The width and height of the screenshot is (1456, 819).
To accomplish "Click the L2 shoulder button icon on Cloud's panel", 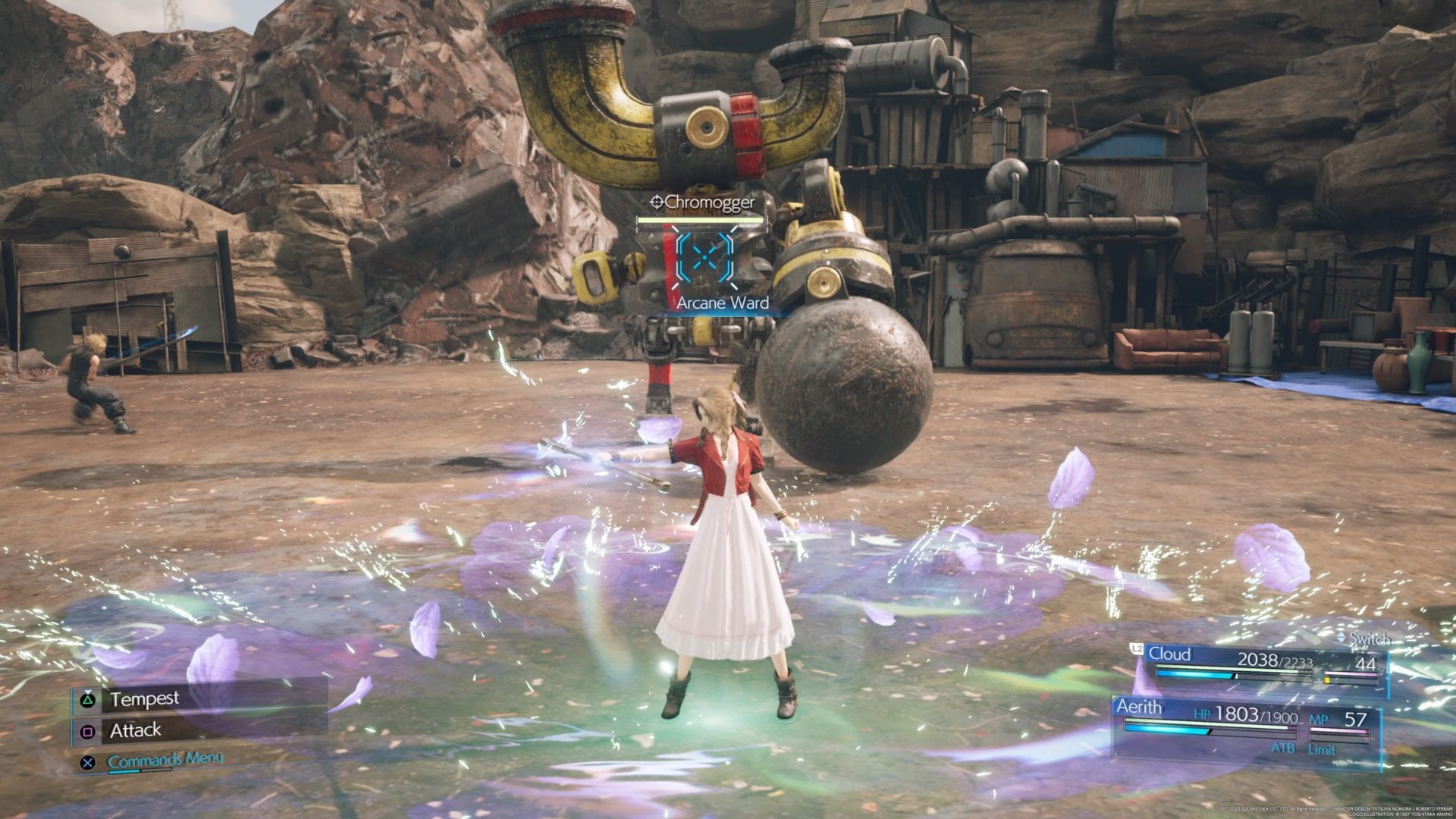I will [x=1137, y=649].
